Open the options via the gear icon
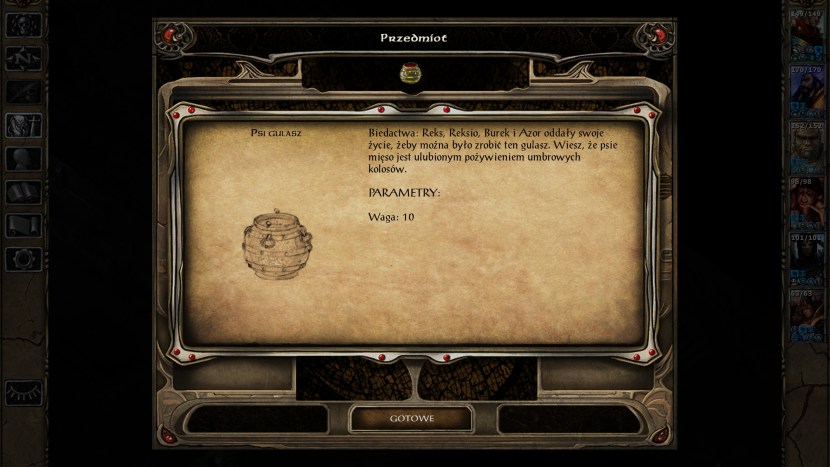This screenshot has height=467, width=830. (x=23, y=259)
